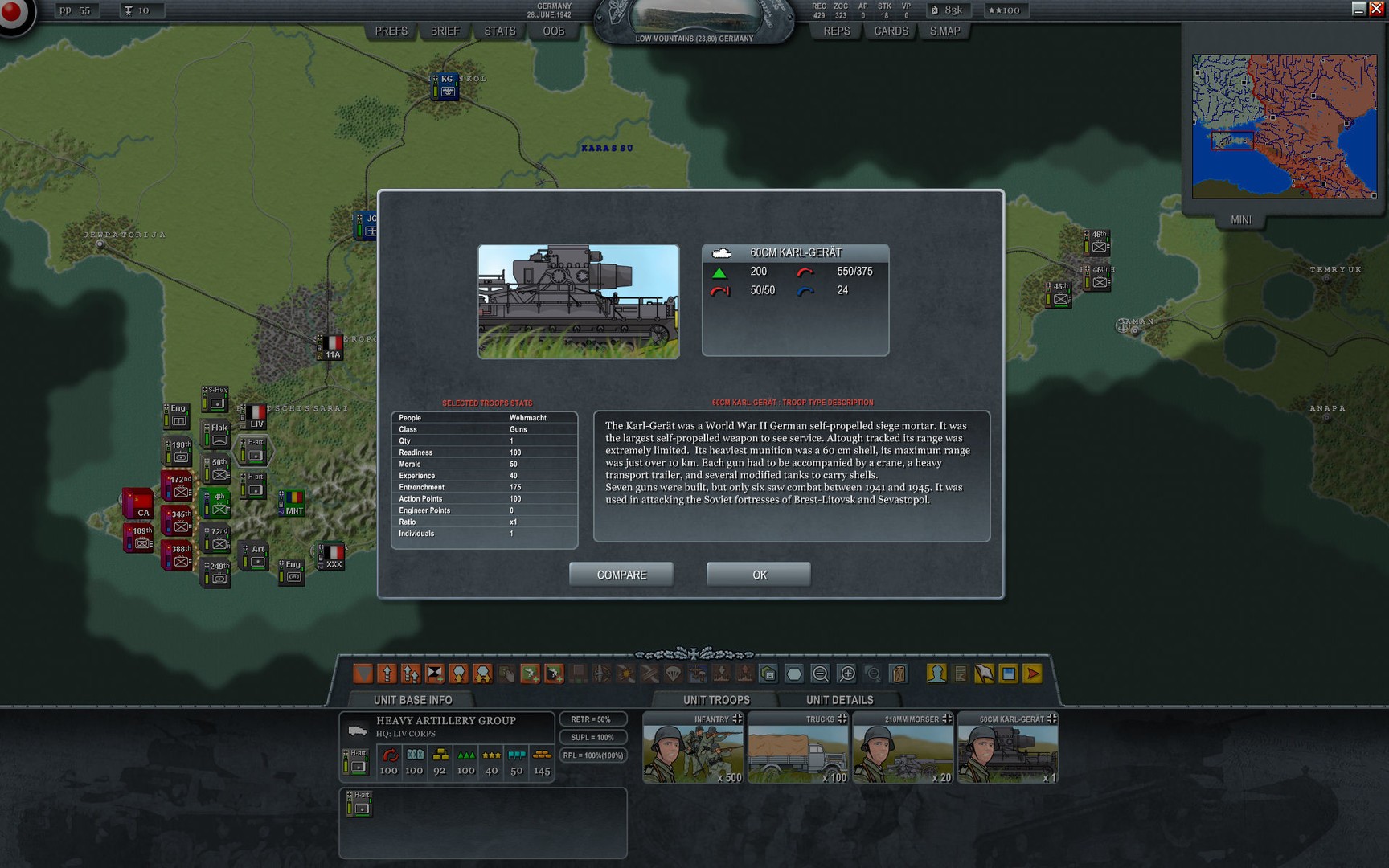Switch to the UNIT DETAILS tab
This screenshot has width=1389, height=868.
[x=839, y=700]
